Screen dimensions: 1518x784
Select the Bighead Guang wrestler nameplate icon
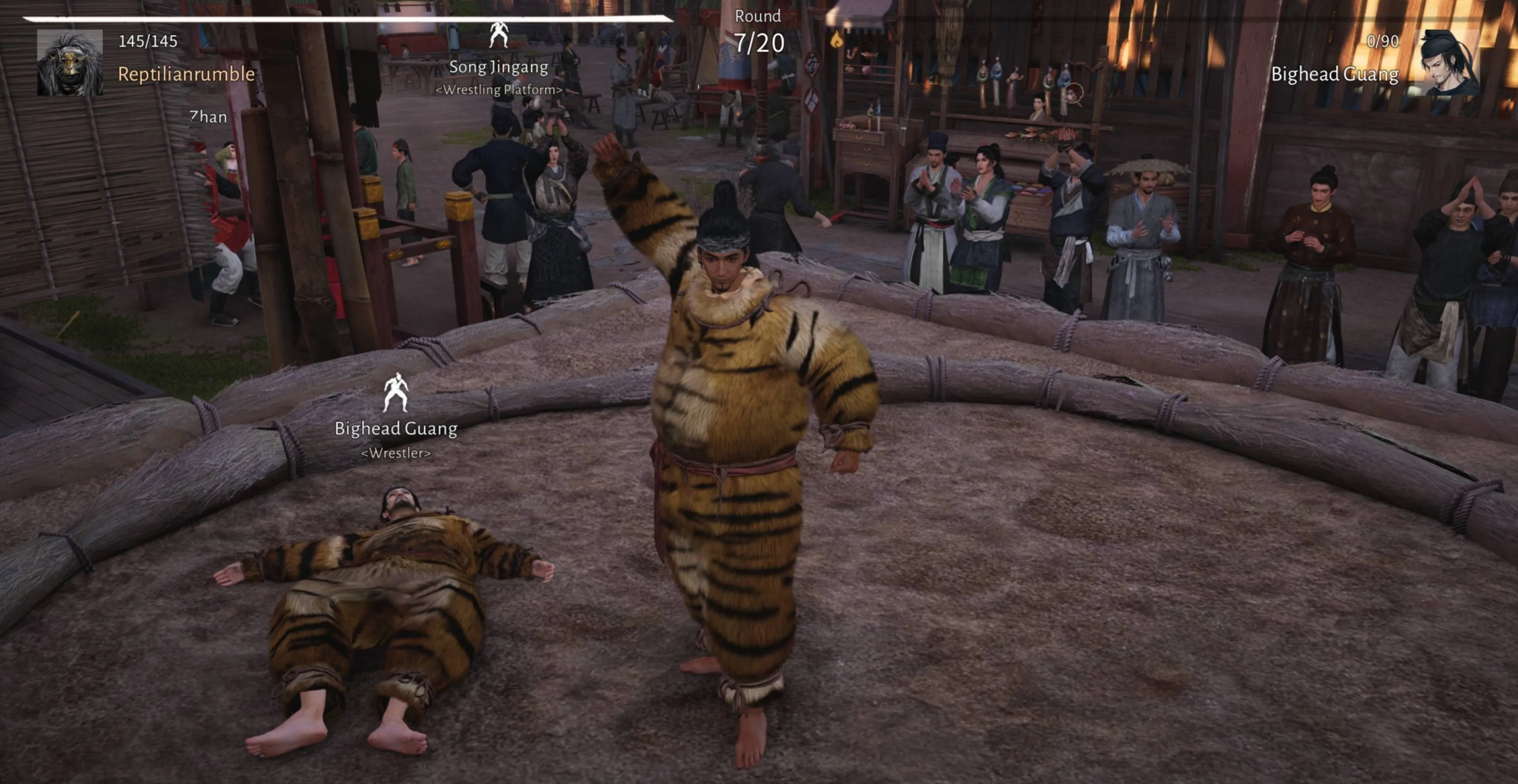pos(395,393)
